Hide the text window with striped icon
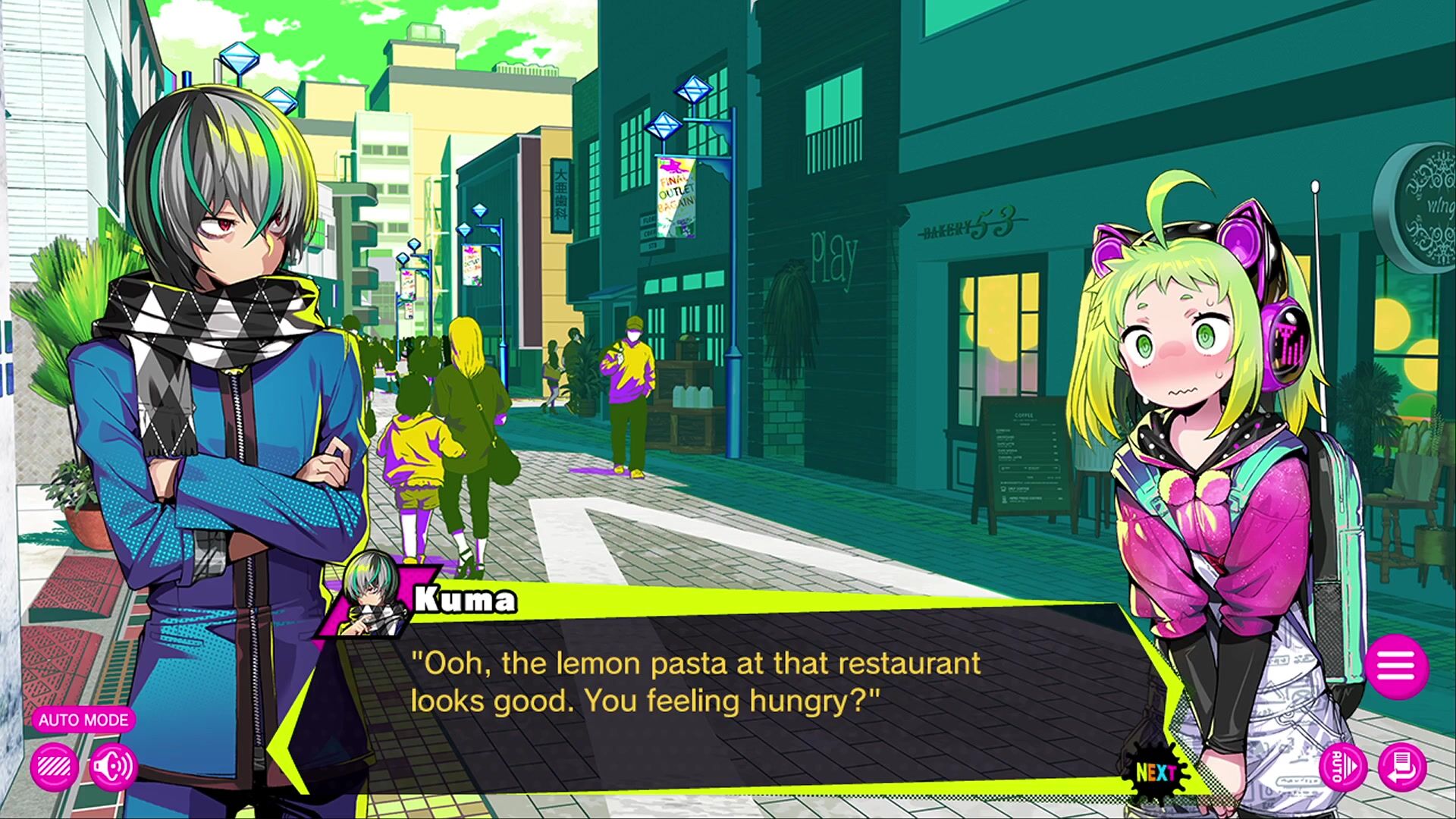 pyautogui.click(x=54, y=767)
